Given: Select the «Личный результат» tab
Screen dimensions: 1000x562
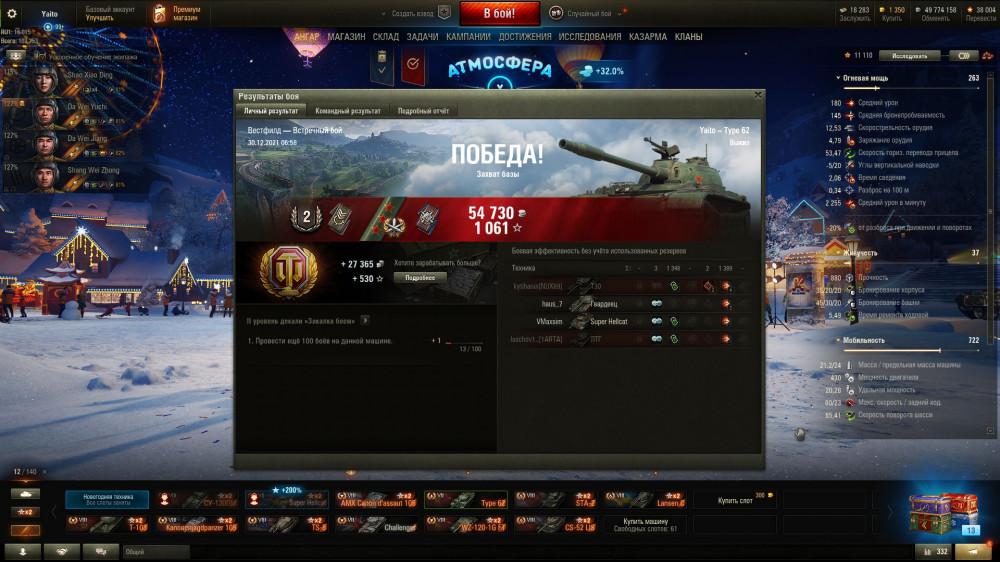Looking at the screenshot, I should (x=271, y=111).
